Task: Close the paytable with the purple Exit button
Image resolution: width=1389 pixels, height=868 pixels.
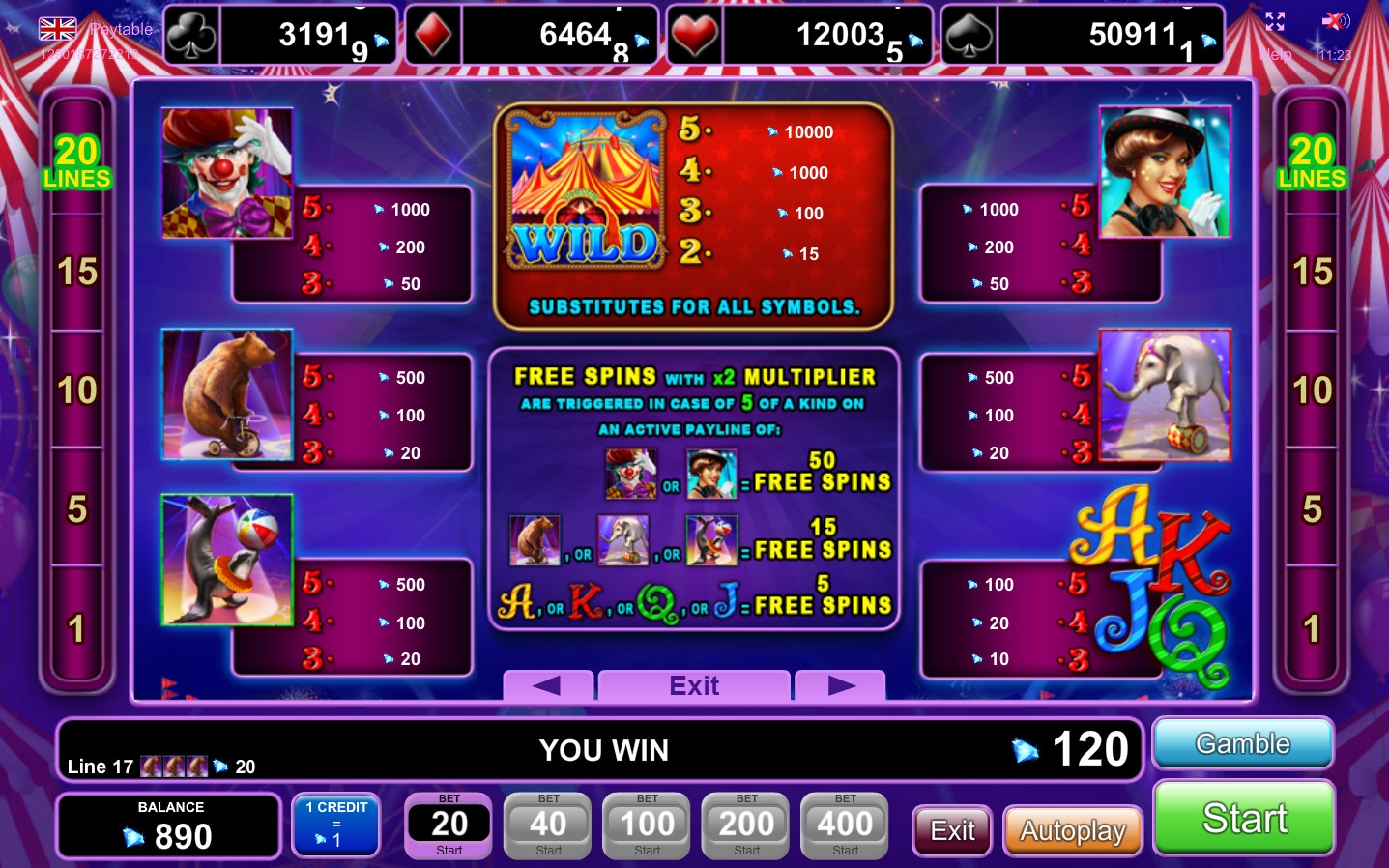Action: (694, 685)
